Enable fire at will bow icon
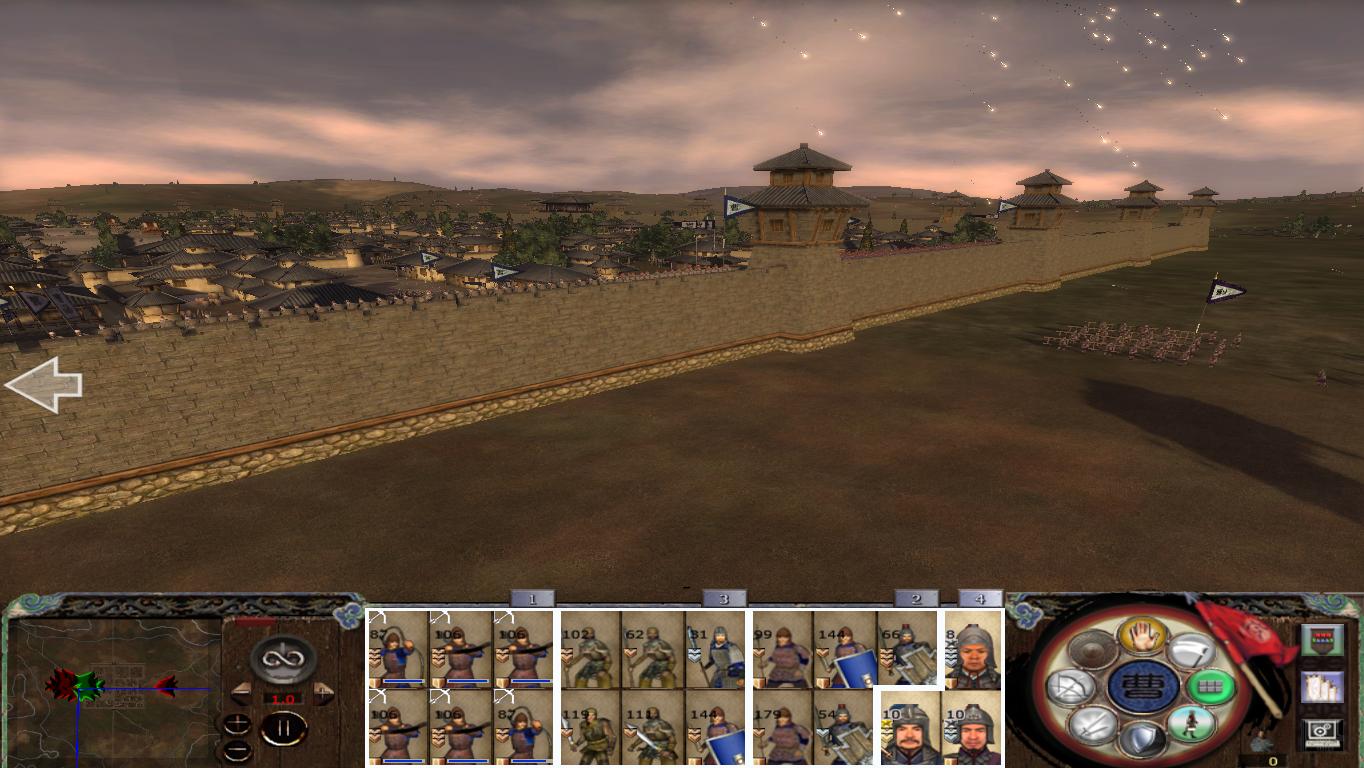 (1072, 686)
